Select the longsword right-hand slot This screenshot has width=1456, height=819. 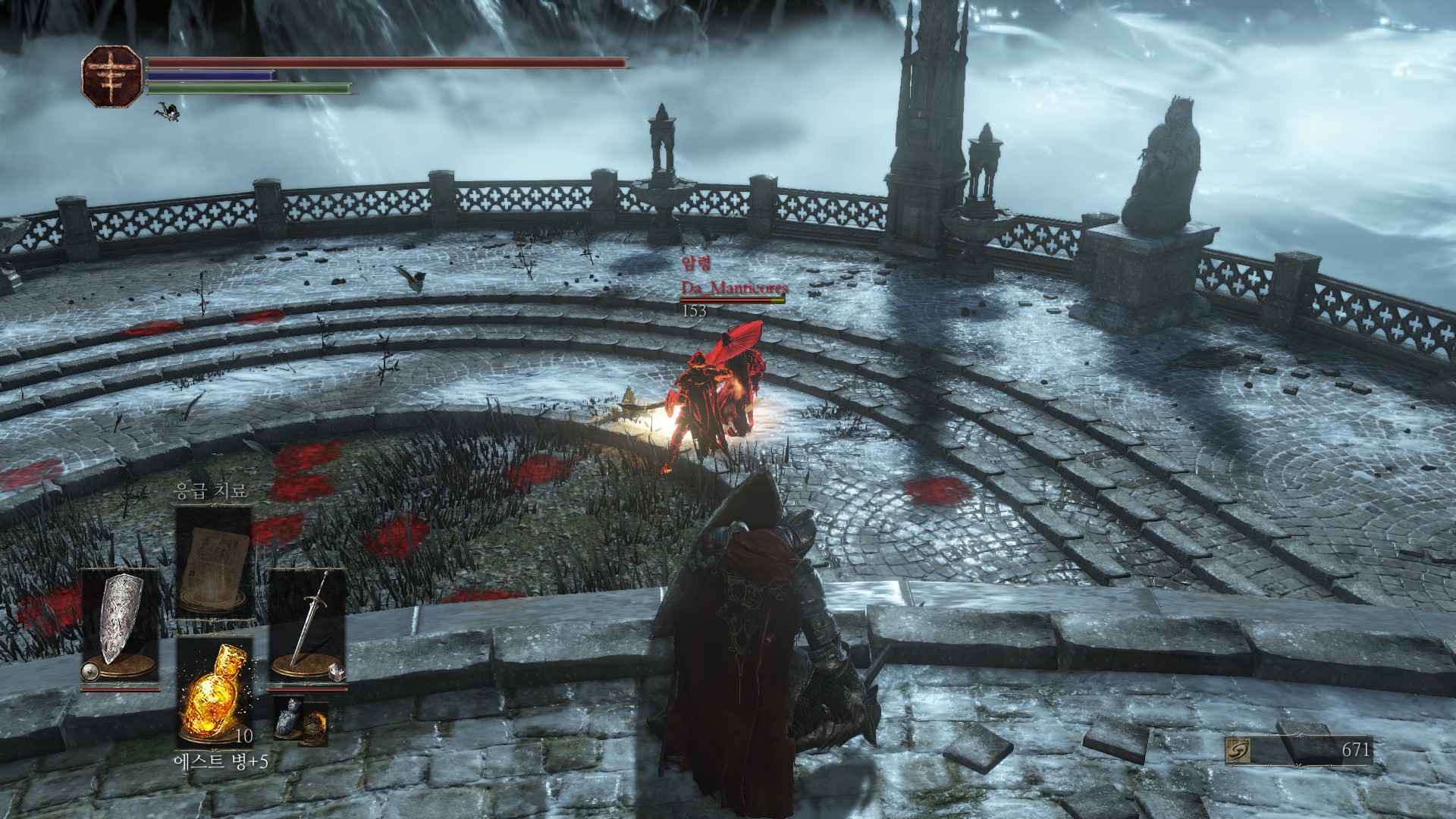308,627
